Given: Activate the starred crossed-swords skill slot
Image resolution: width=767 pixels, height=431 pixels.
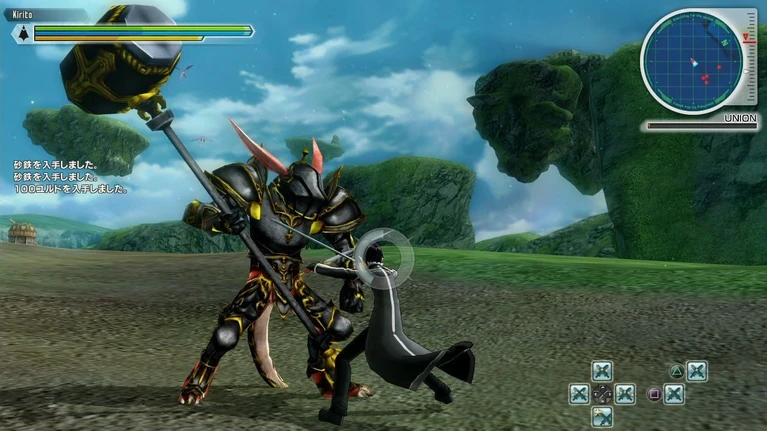Looking at the screenshot, I should coord(601,416).
